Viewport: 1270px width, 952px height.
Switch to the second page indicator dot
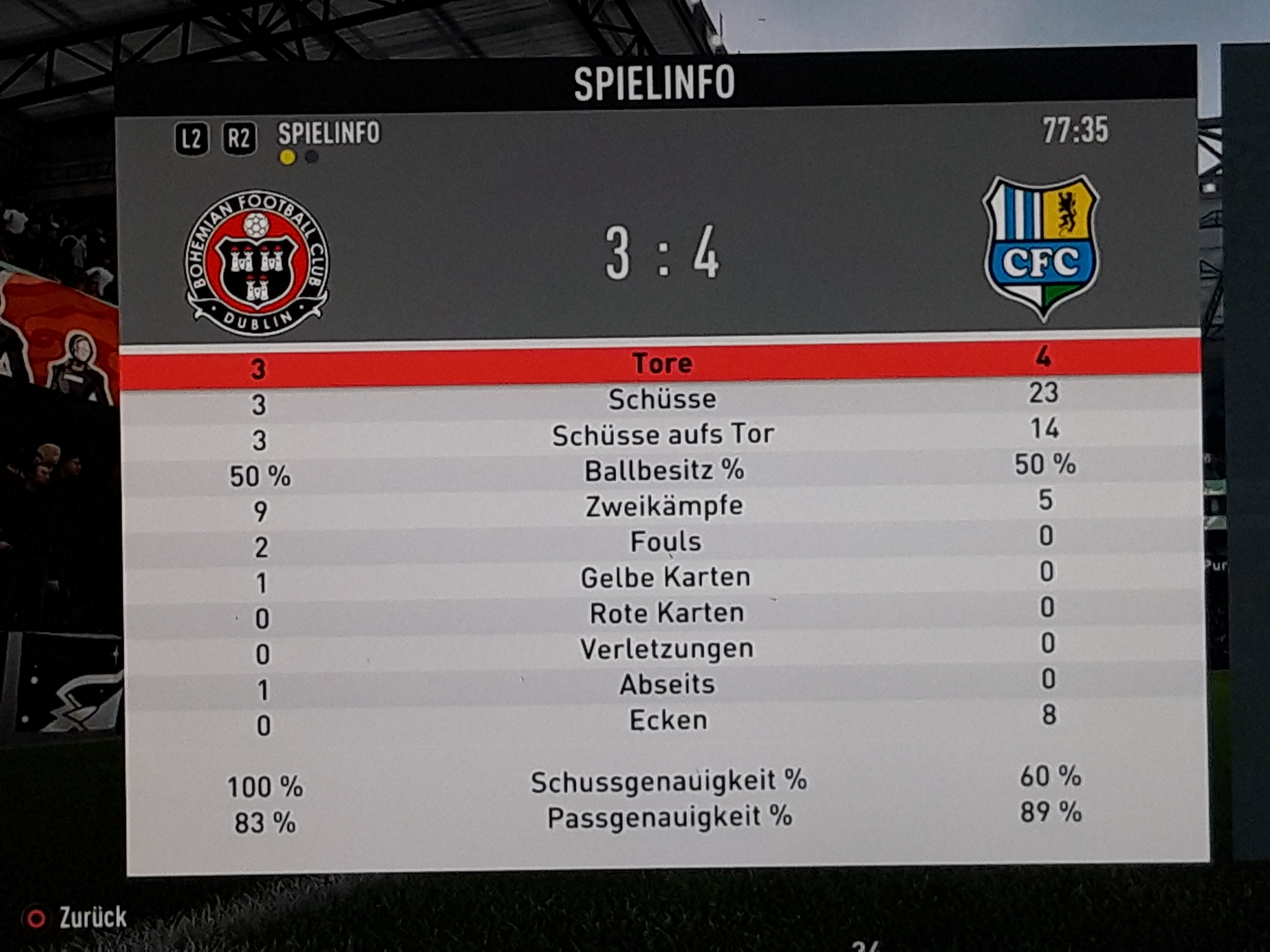point(311,157)
